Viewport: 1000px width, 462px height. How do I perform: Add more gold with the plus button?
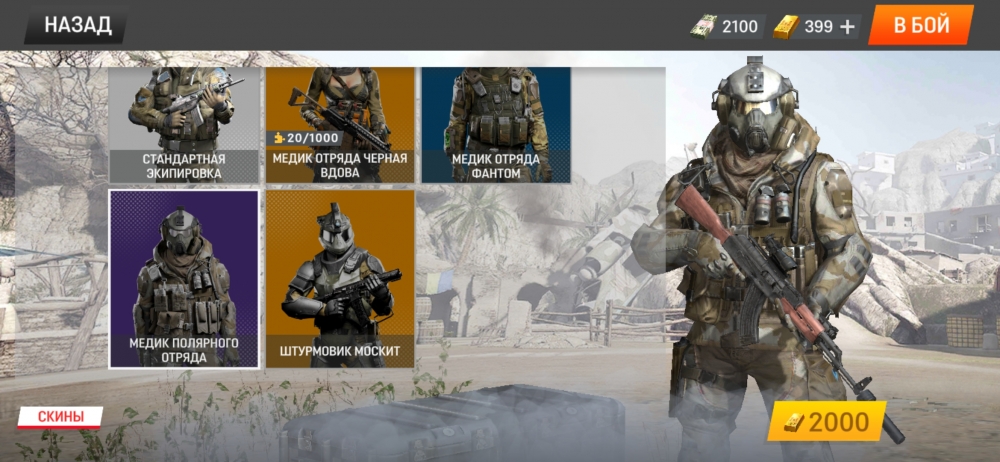point(848,27)
